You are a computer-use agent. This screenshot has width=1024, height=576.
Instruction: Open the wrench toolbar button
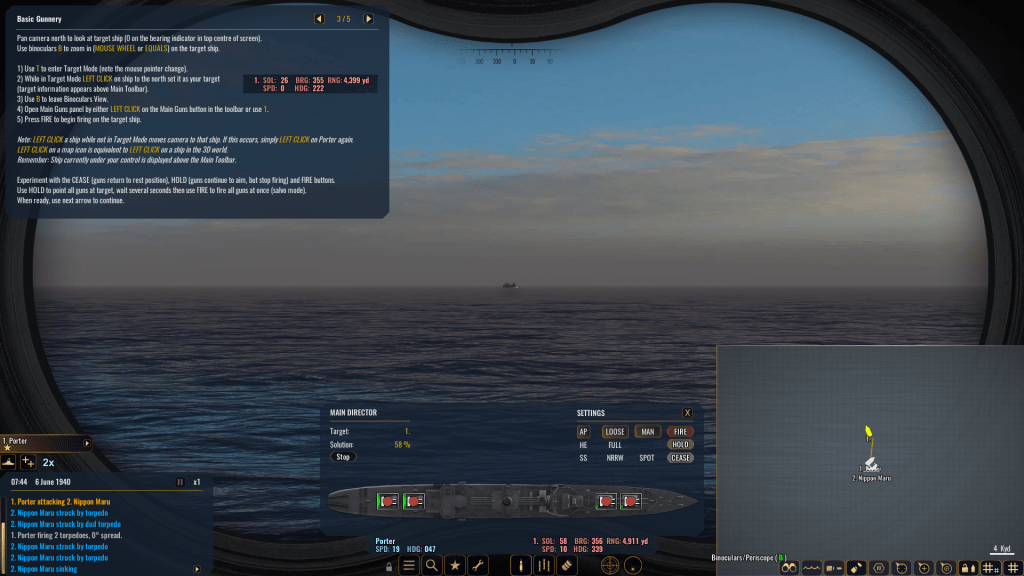coord(477,565)
